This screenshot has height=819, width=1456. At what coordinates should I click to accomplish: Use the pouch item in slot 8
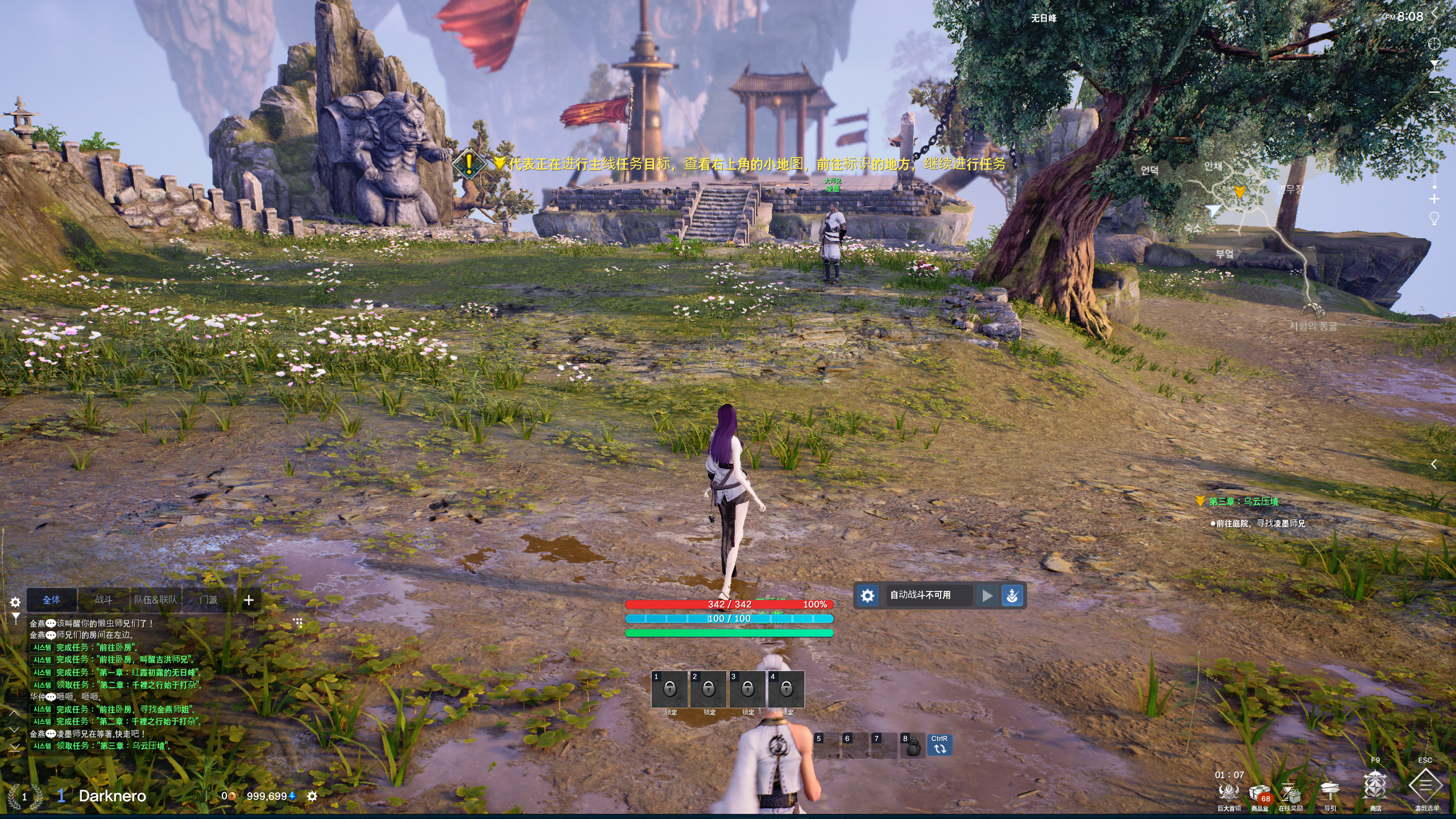point(912,746)
